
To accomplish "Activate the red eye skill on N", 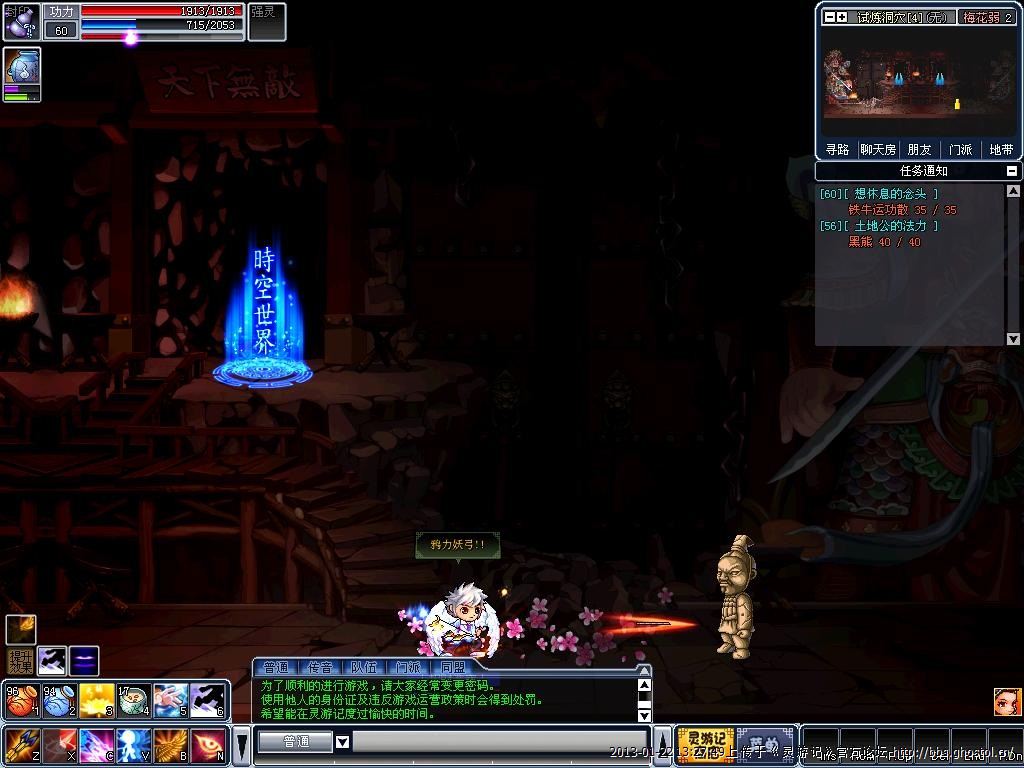I will pos(208,745).
